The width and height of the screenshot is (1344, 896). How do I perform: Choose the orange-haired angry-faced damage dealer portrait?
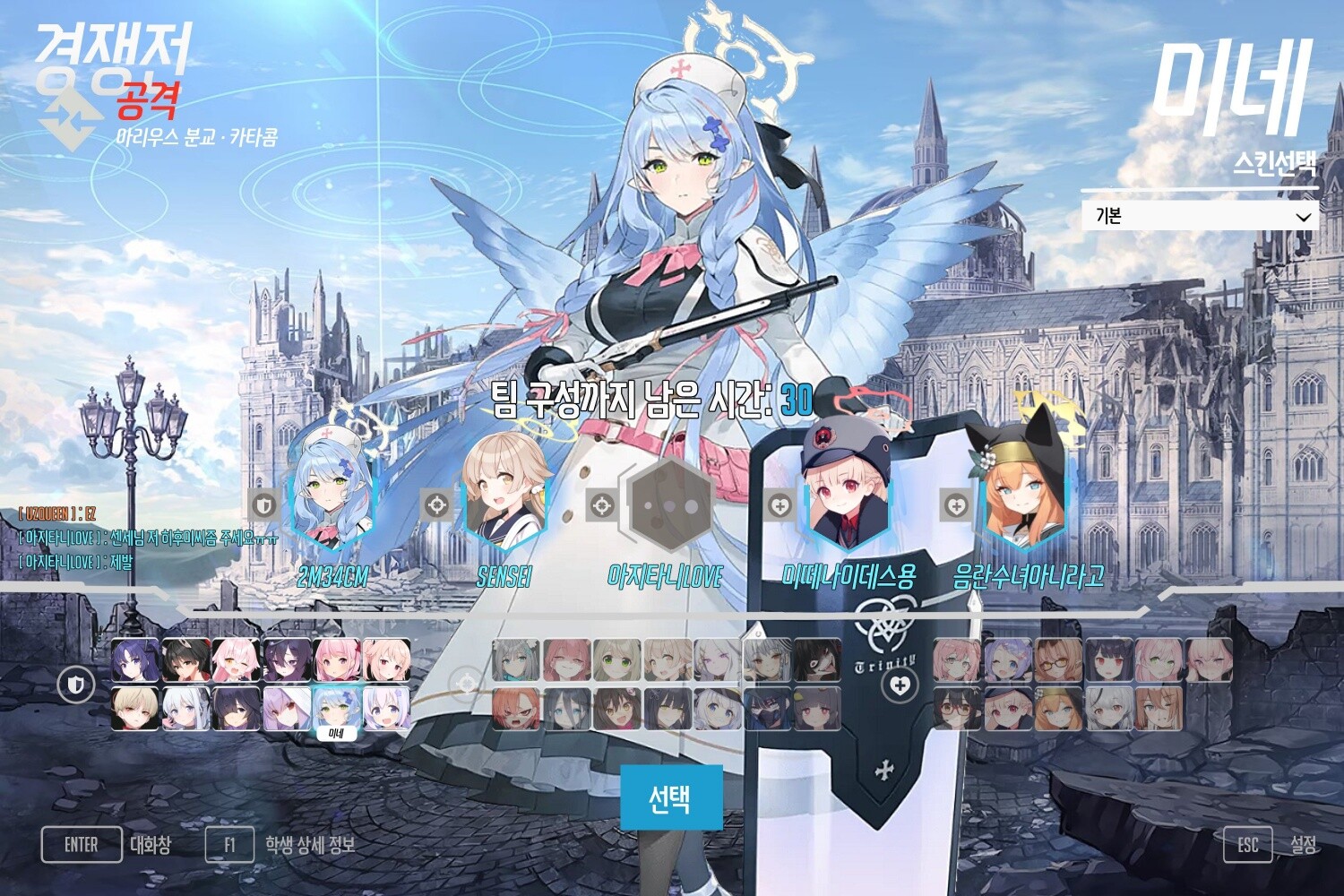point(516,709)
